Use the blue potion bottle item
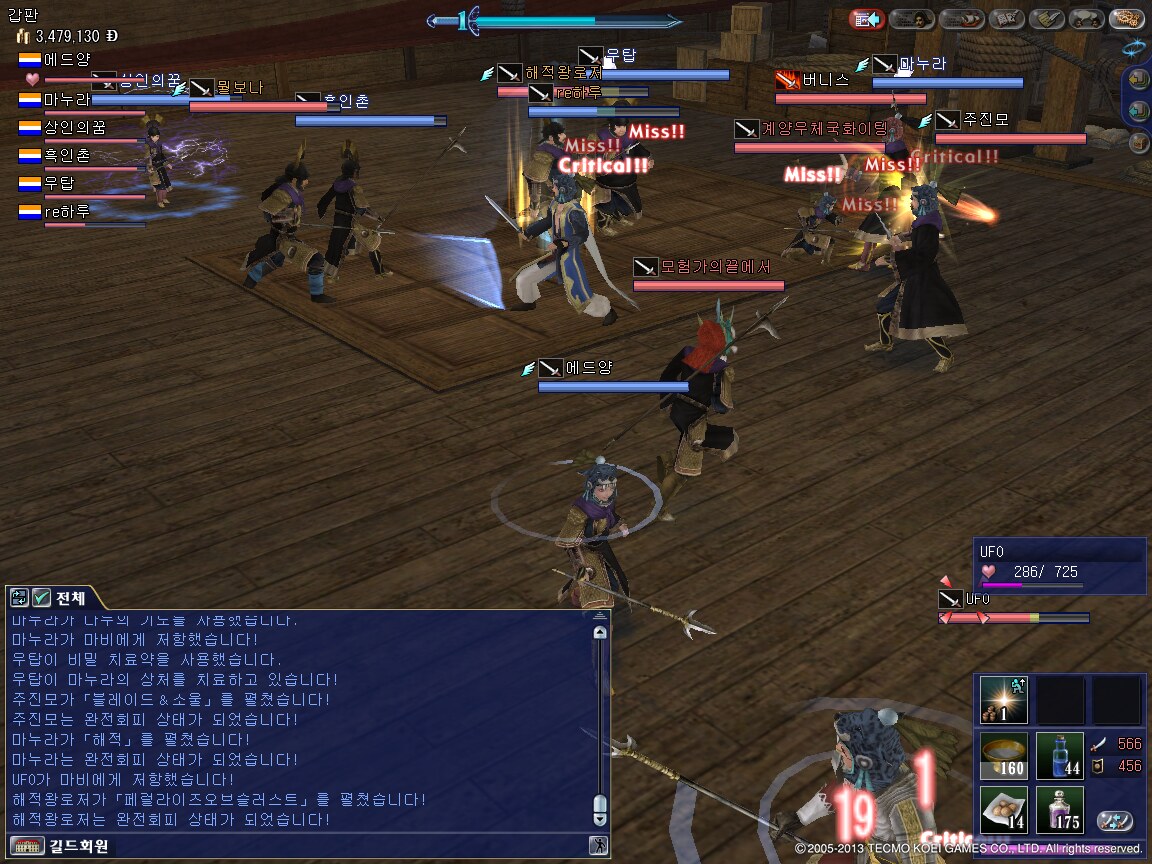 click(1059, 757)
